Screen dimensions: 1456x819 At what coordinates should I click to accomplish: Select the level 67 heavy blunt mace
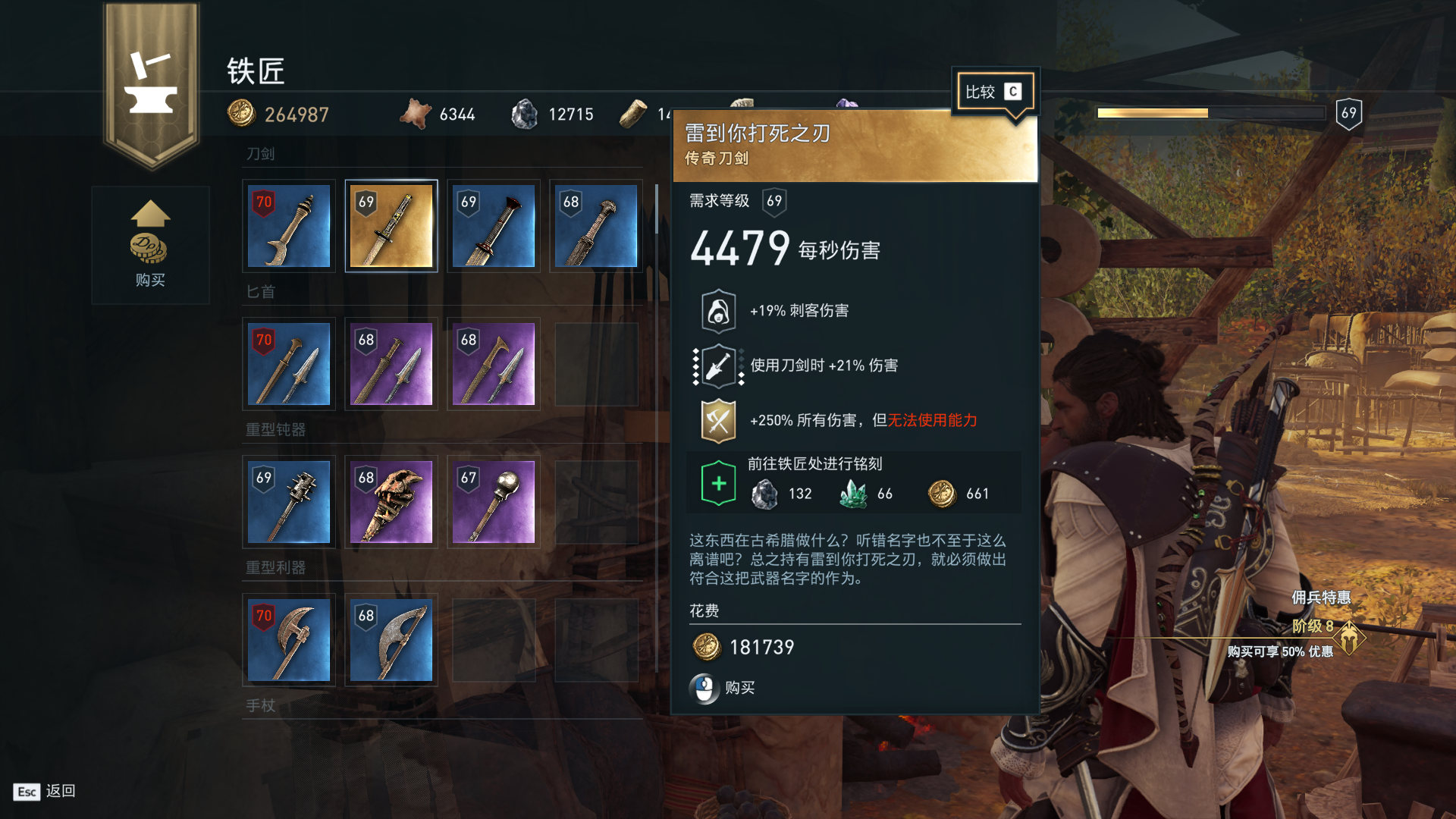(x=493, y=501)
